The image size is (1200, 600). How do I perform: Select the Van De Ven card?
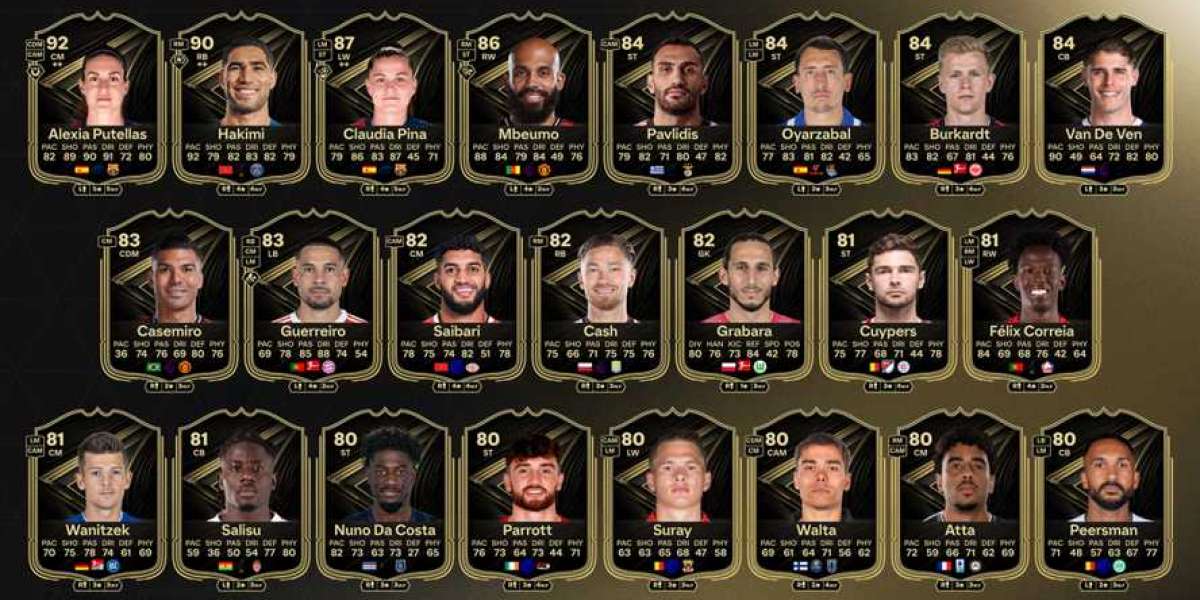point(1104,100)
